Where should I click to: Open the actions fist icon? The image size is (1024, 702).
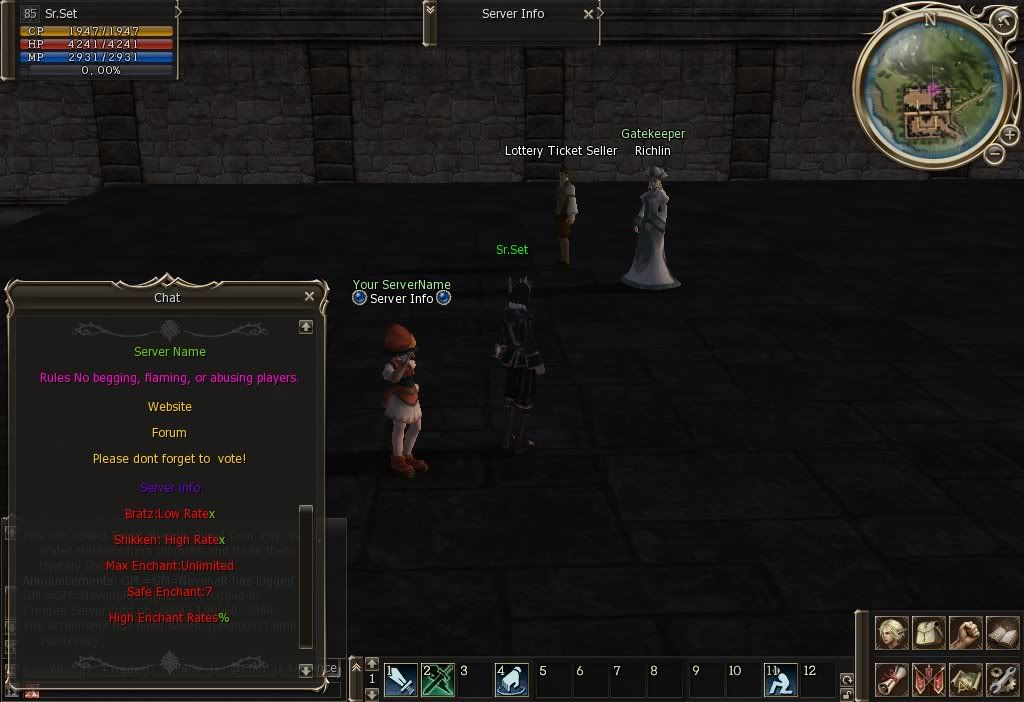[965, 634]
